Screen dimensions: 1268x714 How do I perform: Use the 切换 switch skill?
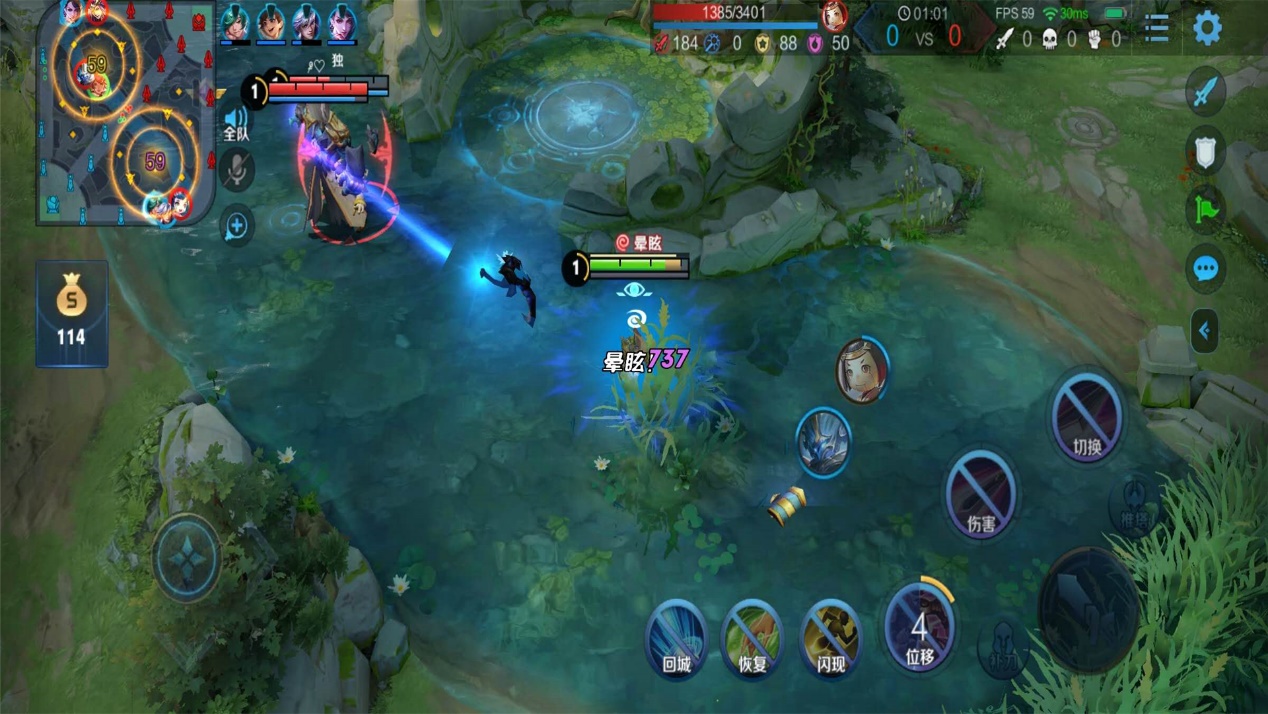pyautogui.click(x=1086, y=416)
